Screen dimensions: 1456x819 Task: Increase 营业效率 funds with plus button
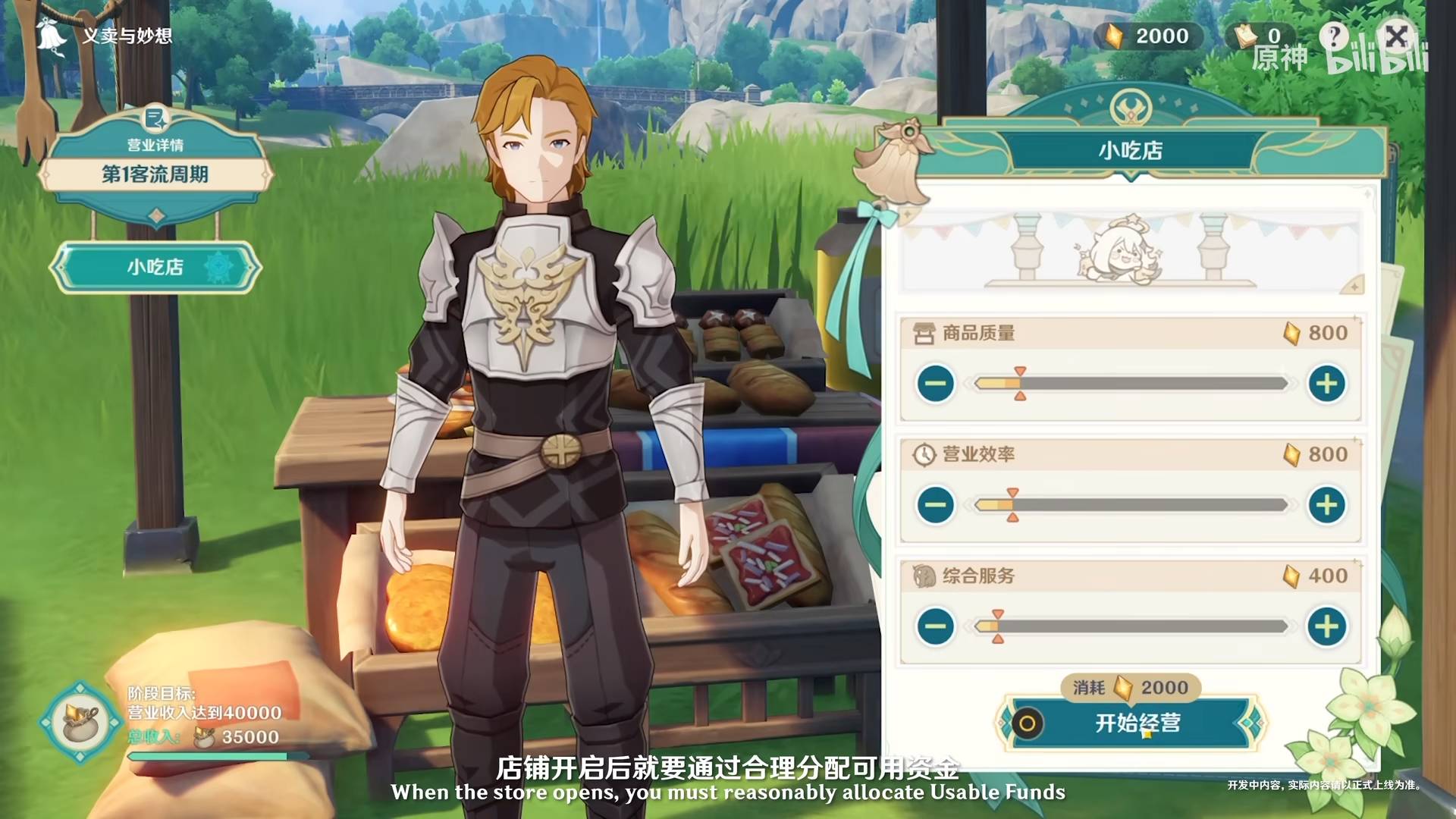point(1326,505)
